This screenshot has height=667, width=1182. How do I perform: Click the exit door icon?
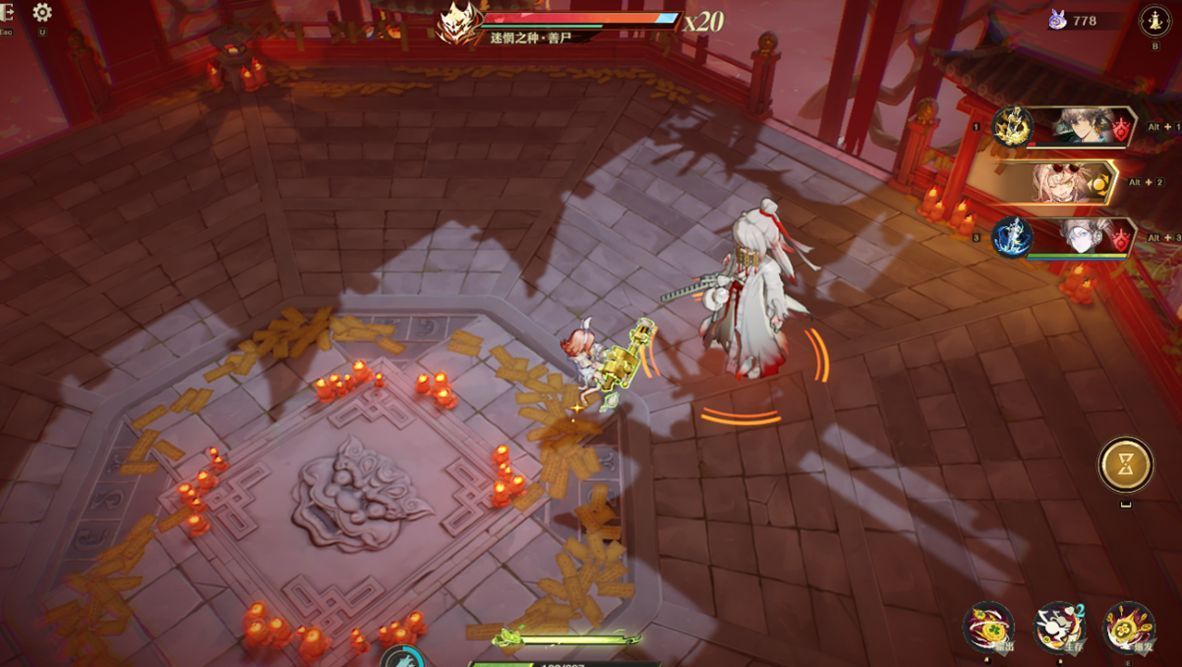coord(6,13)
